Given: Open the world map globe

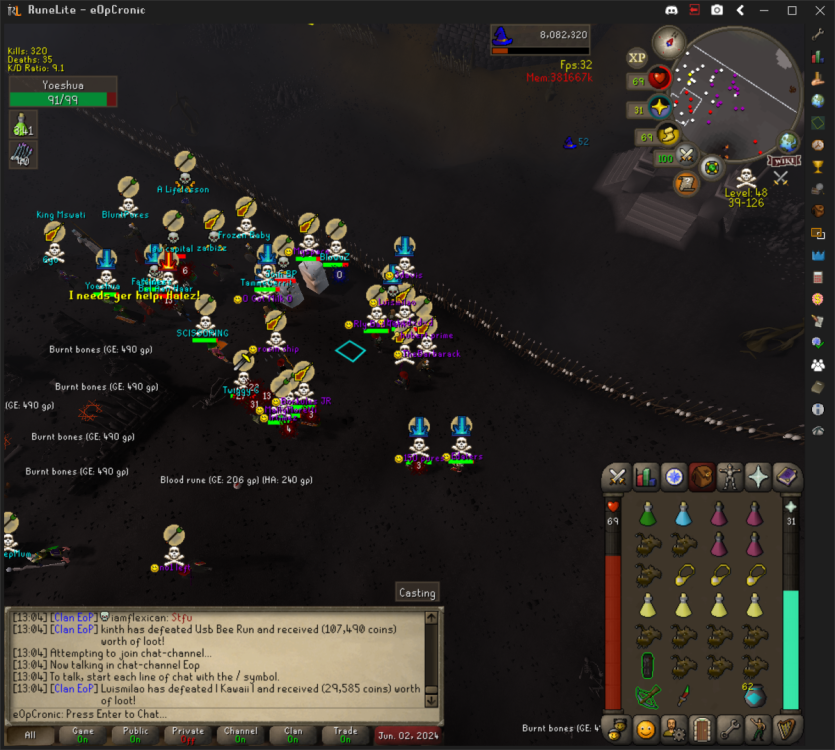Looking at the screenshot, I should [790, 142].
